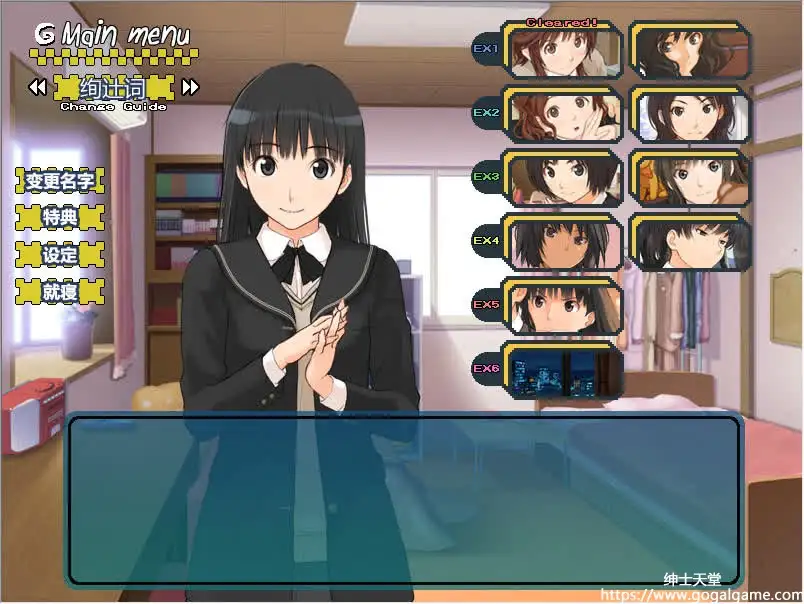The image size is (804, 604).
Task: Select the 特典 bonus menu entry
Action: (x=60, y=217)
